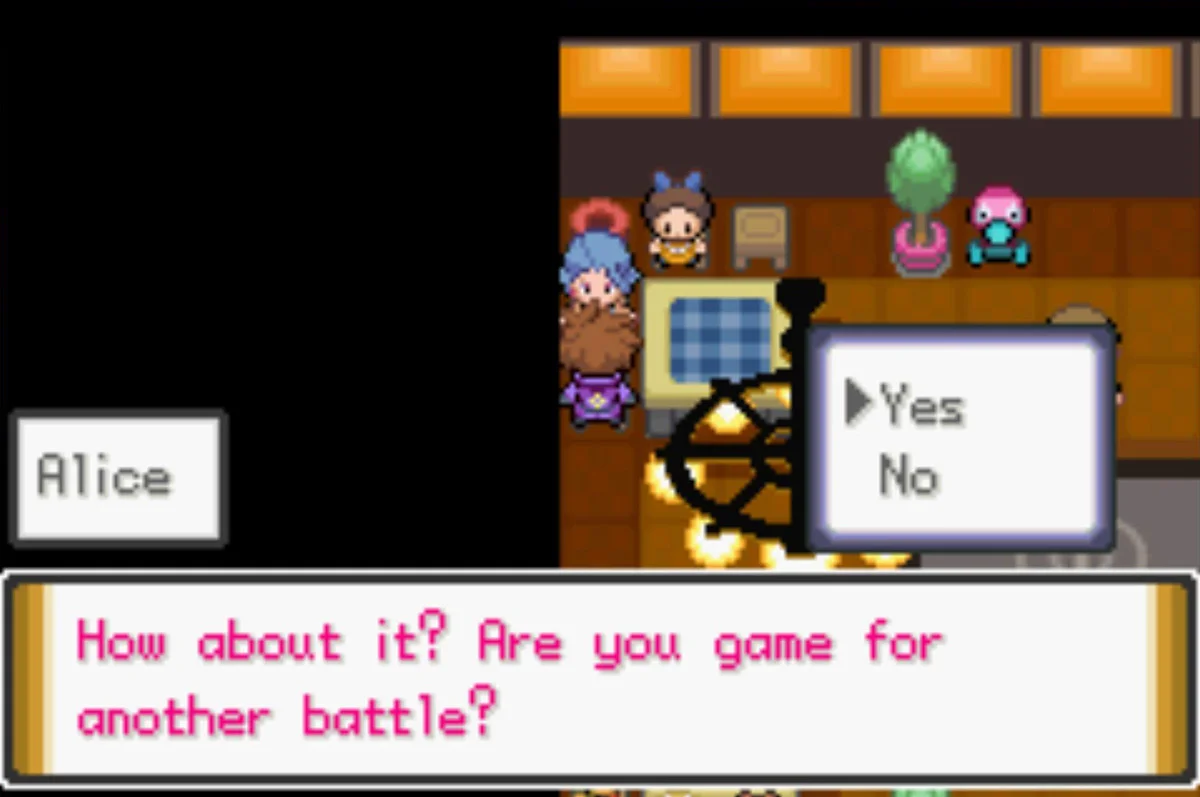Advance the pink battle dialogue text box
Viewport: 1200px width, 797px height.
coord(598,678)
